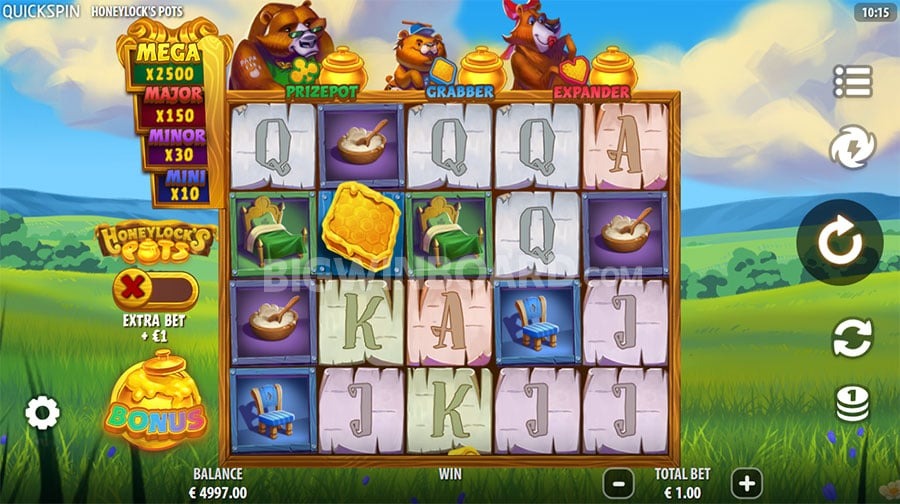Toggle the Extra Bet +€1 switch
The width and height of the screenshot is (900, 504).
(155, 291)
